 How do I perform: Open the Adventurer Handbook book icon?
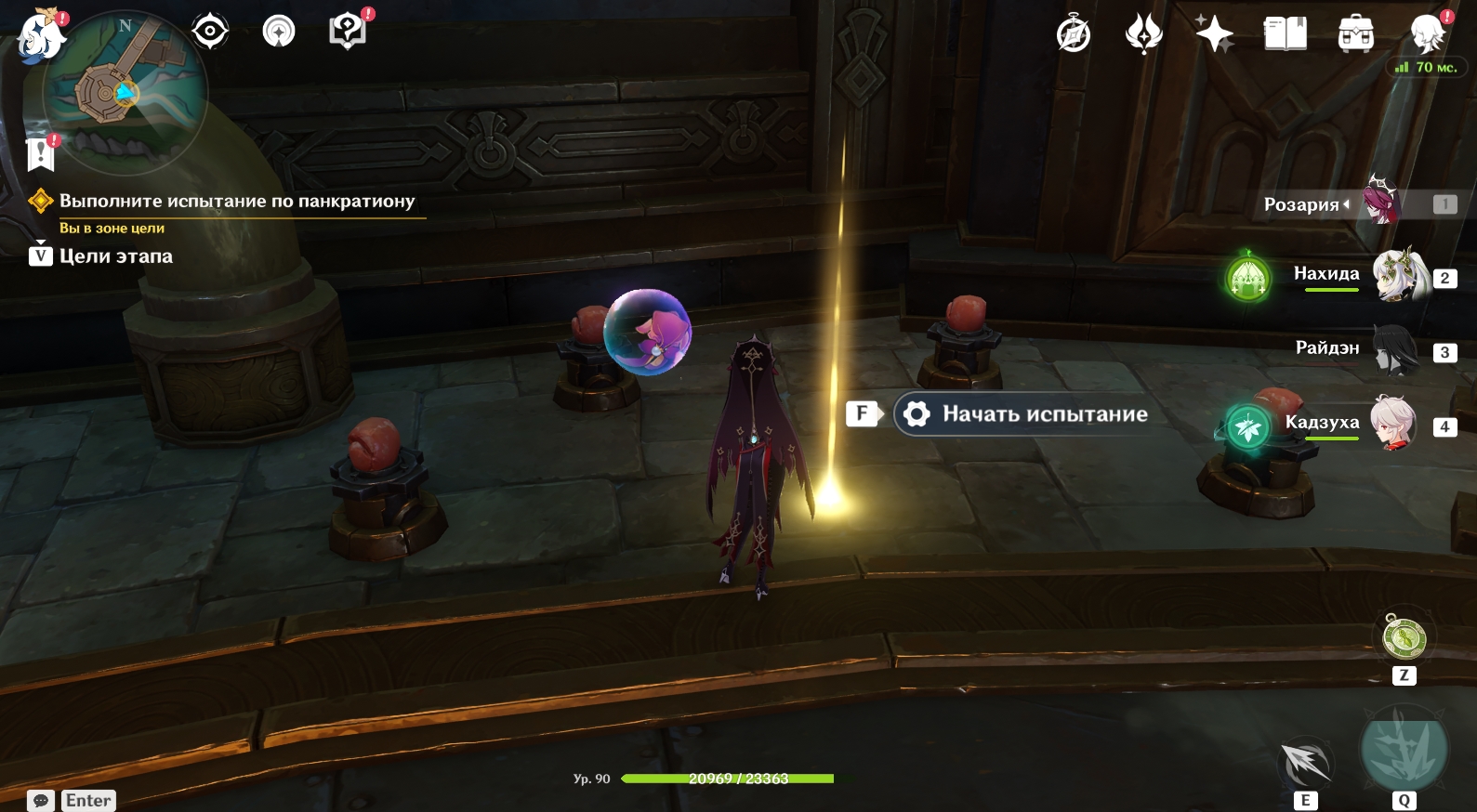(1286, 35)
